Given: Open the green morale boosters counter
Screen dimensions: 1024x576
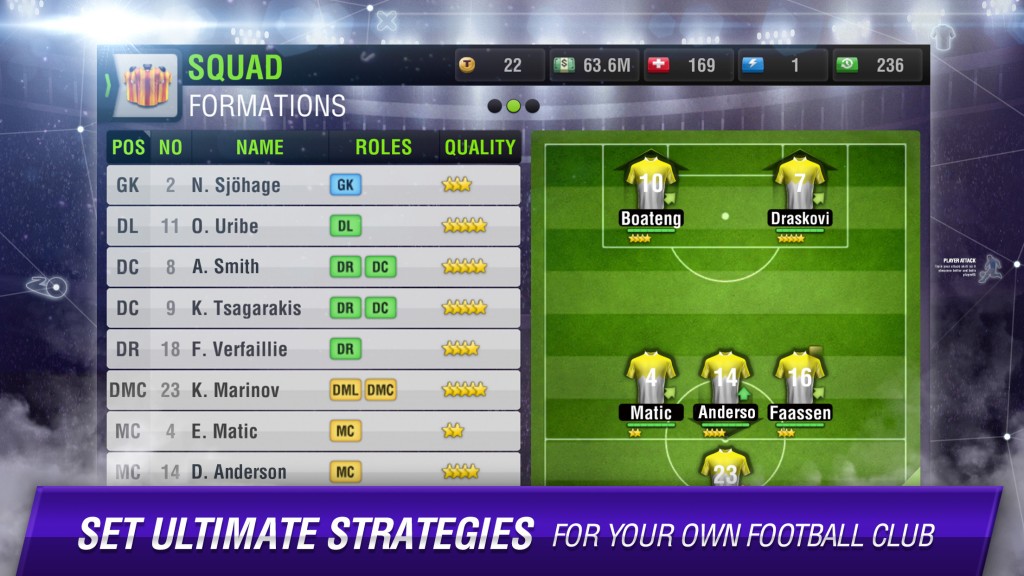Looking at the screenshot, I should 877,65.
